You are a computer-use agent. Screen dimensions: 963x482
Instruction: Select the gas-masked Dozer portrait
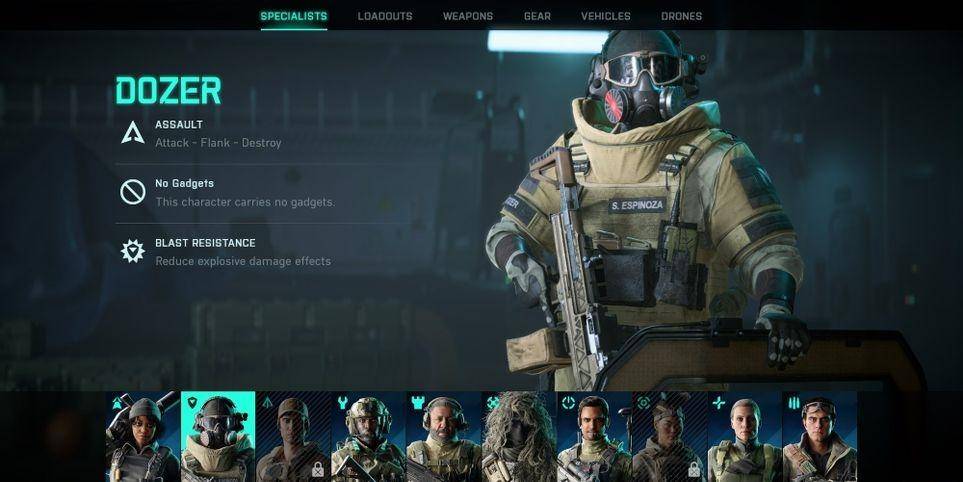pyautogui.click(x=218, y=436)
